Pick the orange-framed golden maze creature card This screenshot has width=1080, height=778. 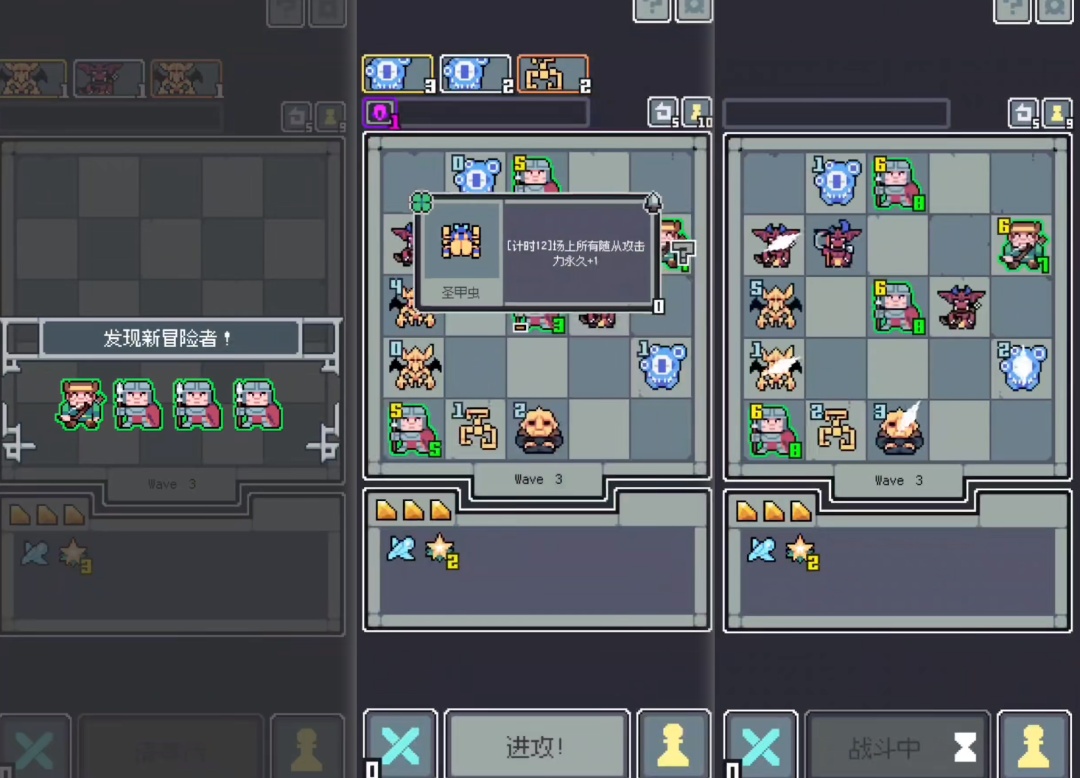(x=552, y=74)
